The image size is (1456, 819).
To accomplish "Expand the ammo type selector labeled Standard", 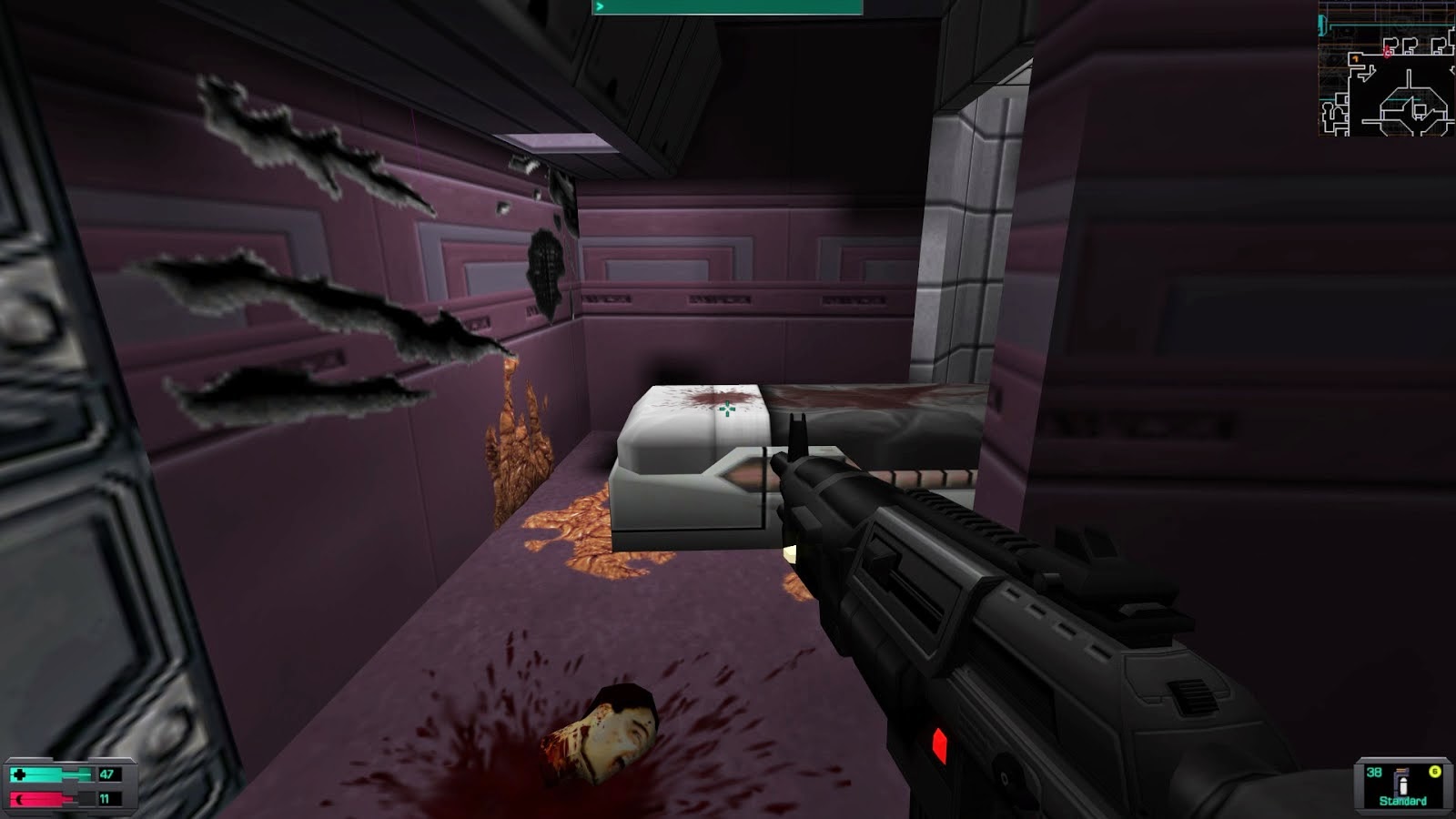I will pos(1402,800).
